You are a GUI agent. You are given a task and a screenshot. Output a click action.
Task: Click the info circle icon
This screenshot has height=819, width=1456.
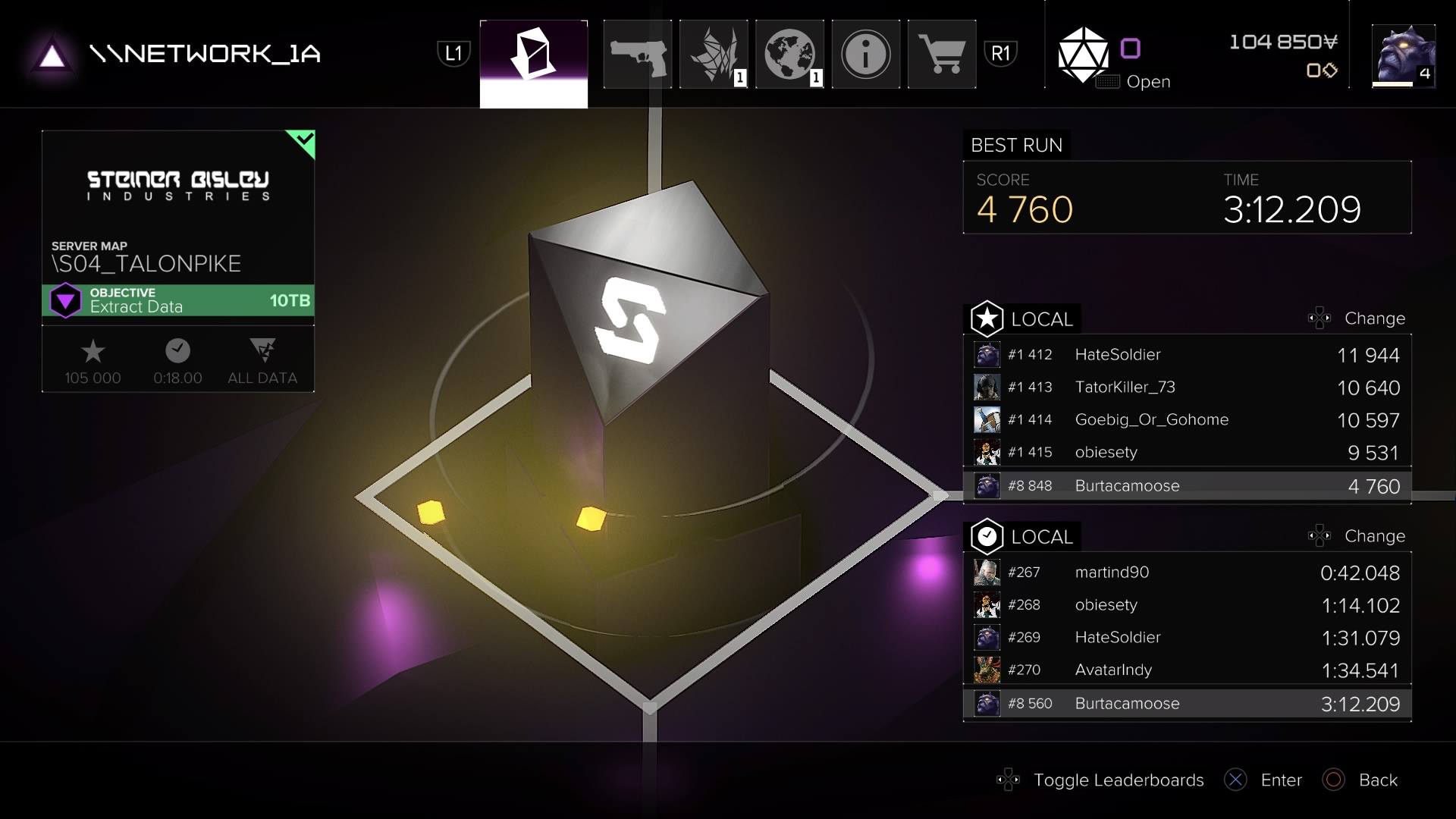point(865,54)
